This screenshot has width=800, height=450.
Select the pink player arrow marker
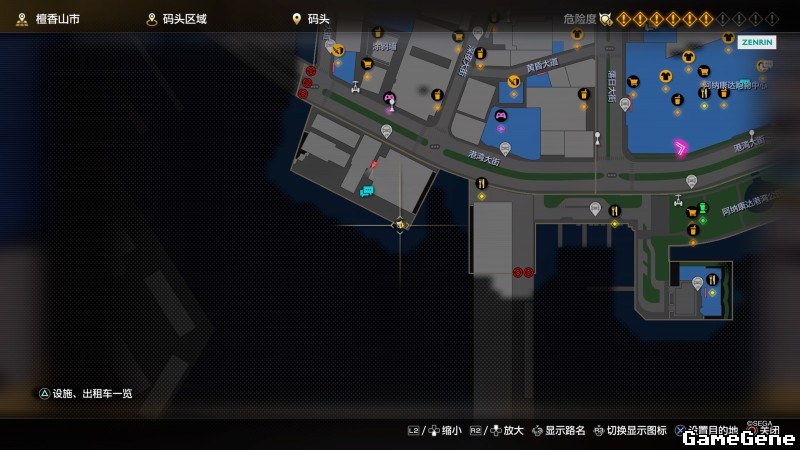[680, 148]
